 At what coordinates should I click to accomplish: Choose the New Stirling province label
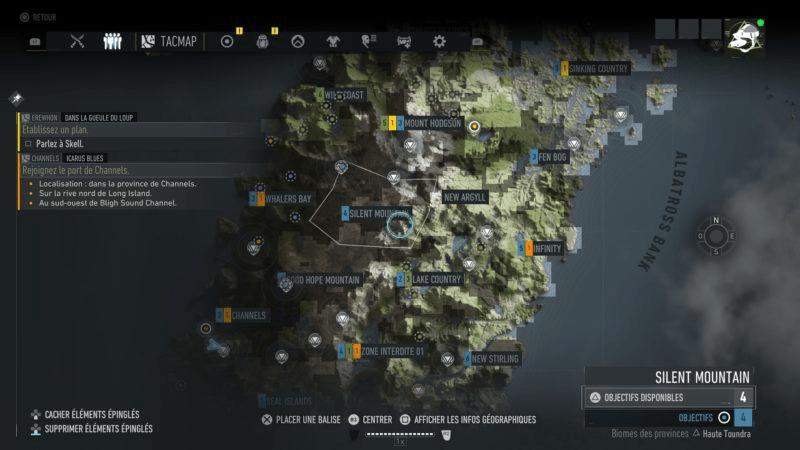click(495, 358)
